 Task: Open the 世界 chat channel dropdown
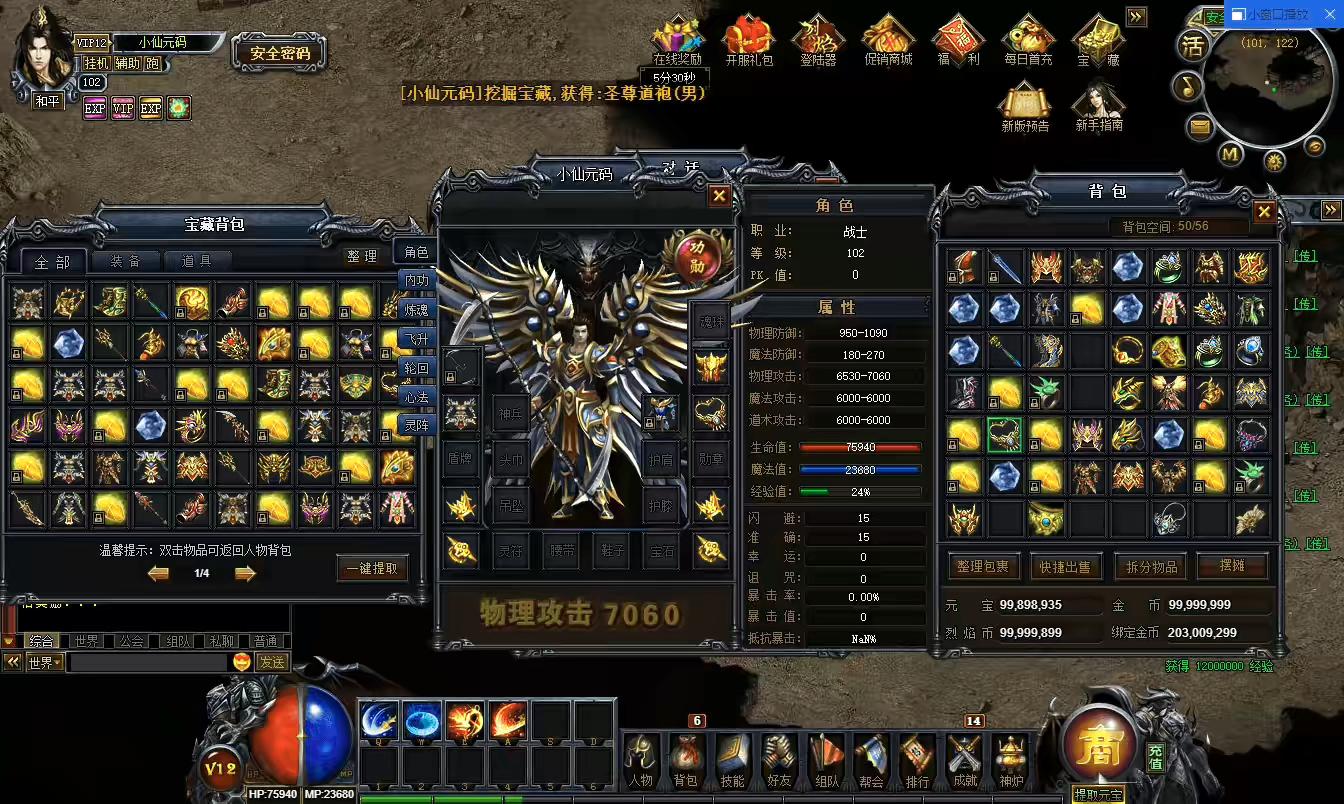point(44,661)
